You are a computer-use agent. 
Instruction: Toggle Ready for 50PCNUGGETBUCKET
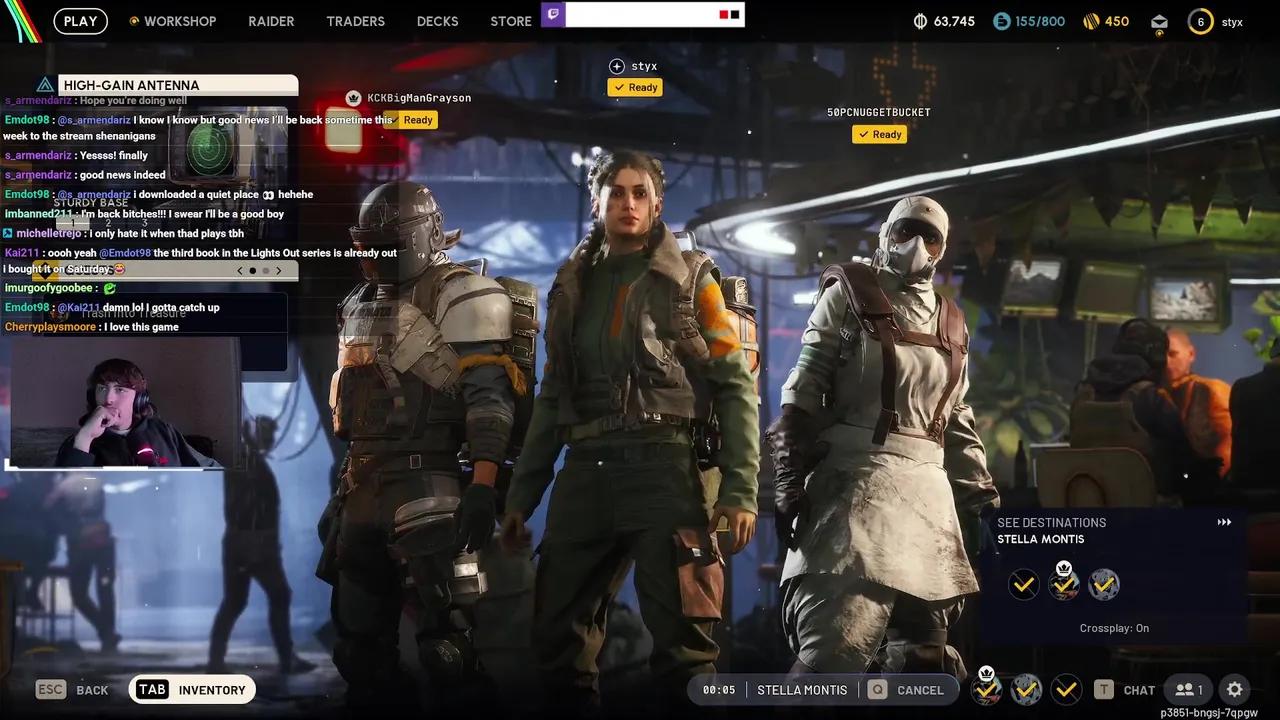pyautogui.click(x=879, y=134)
